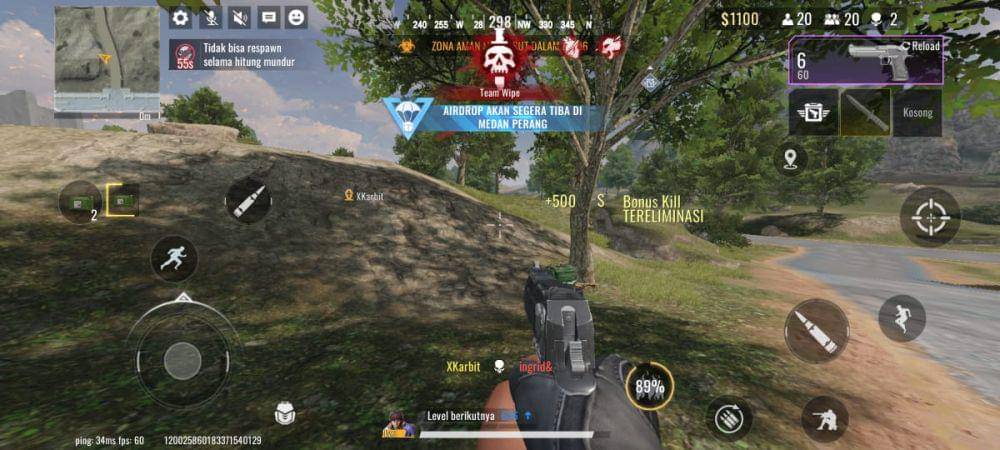Toggle the microphone mute icon
This screenshot has height=450, width=1000.
[x=211, y=17]
